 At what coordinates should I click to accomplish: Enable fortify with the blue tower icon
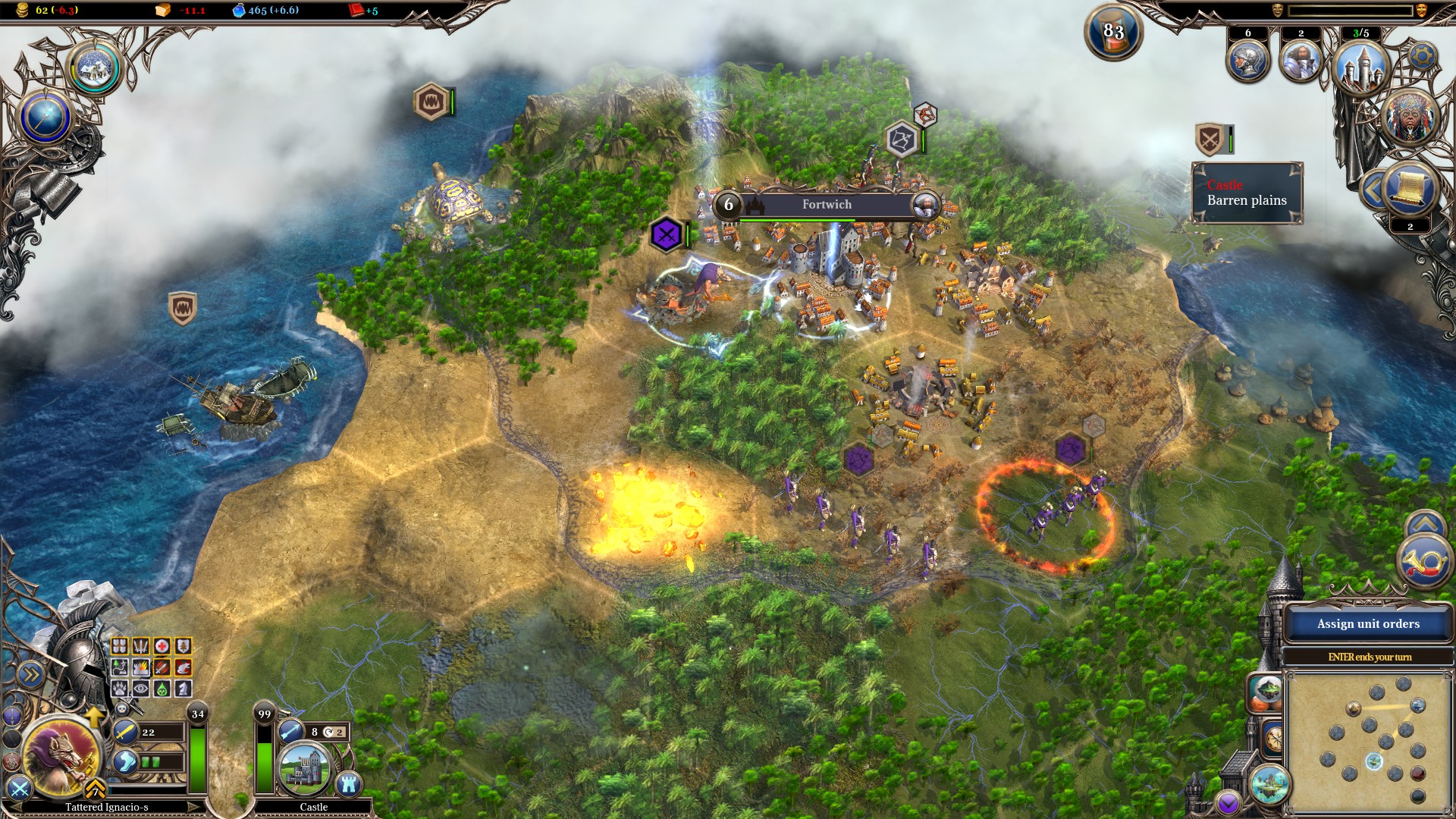tap(349, 784)
